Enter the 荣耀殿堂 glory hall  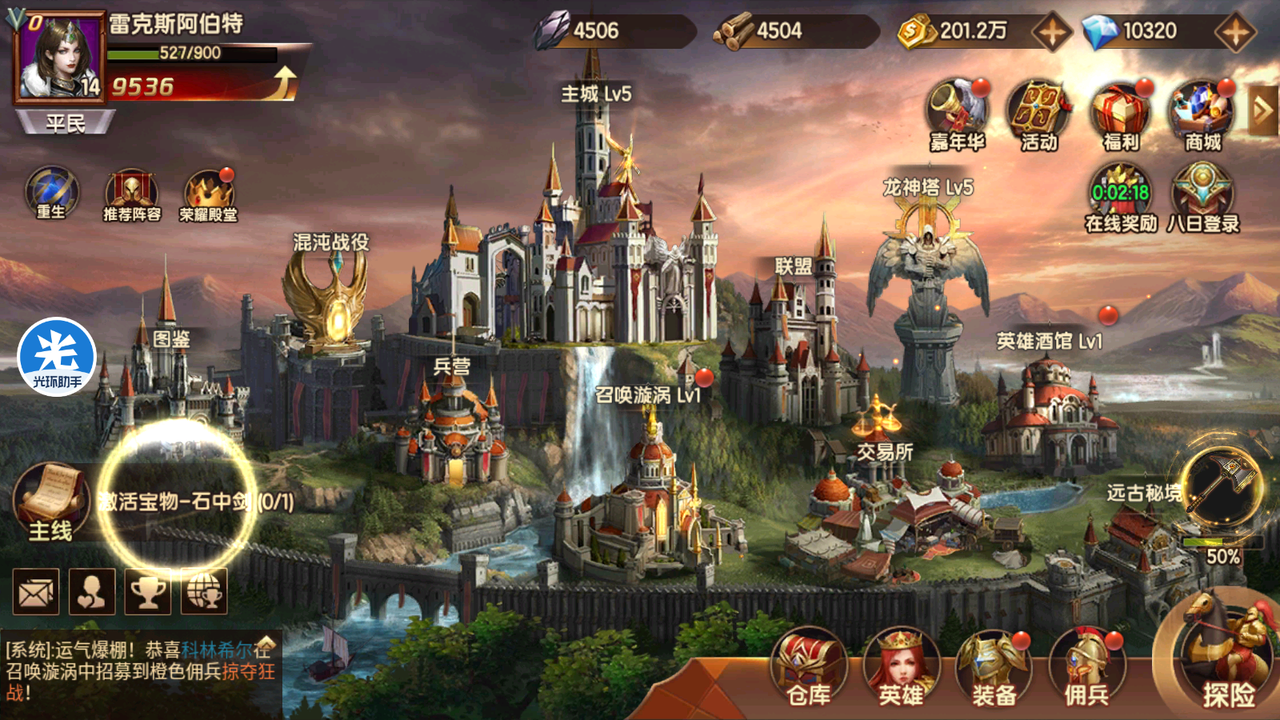(209, 194)
